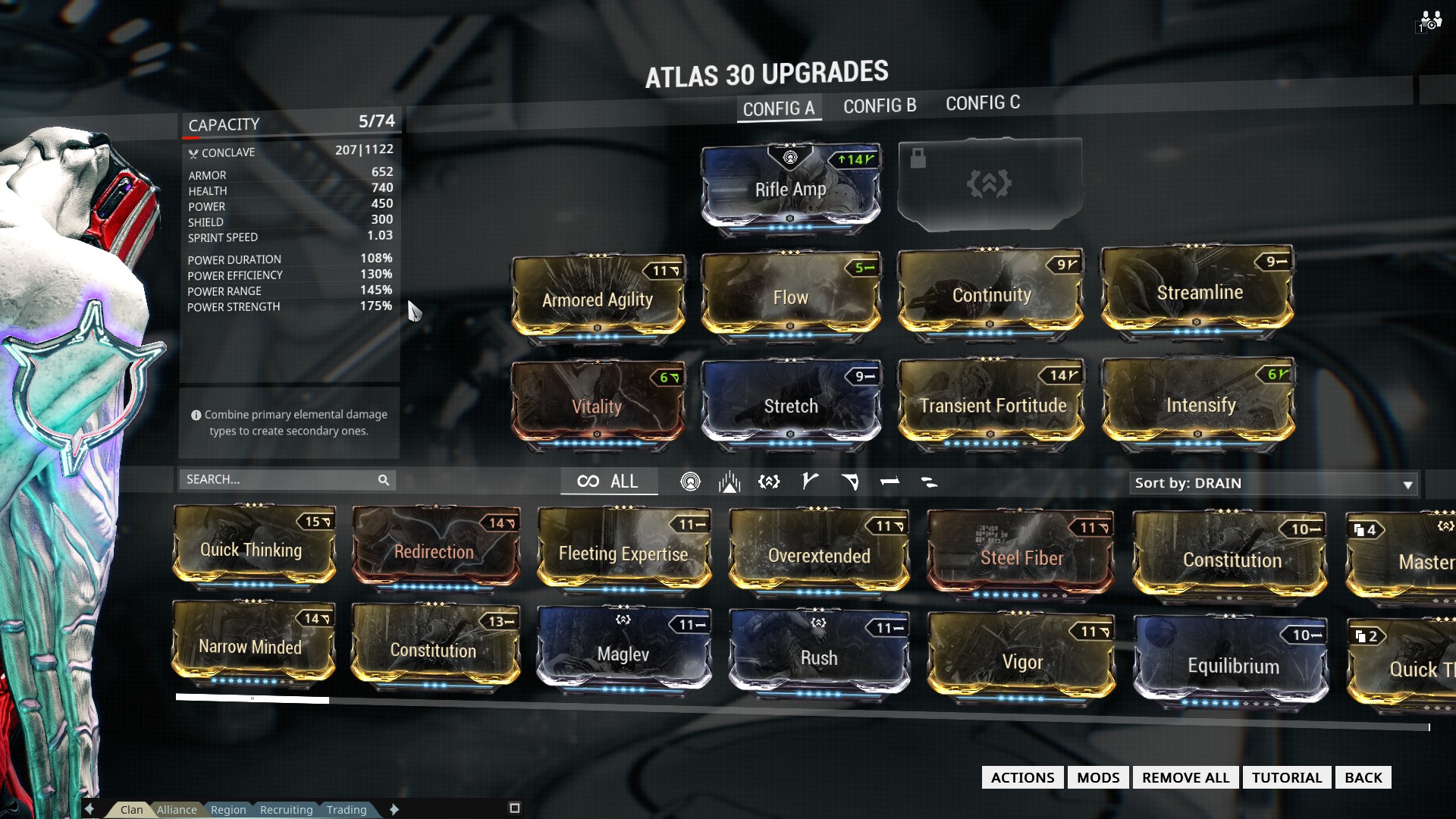1456x819 pixels.
Task: Switch to the Config B tab
Action: 880,106
